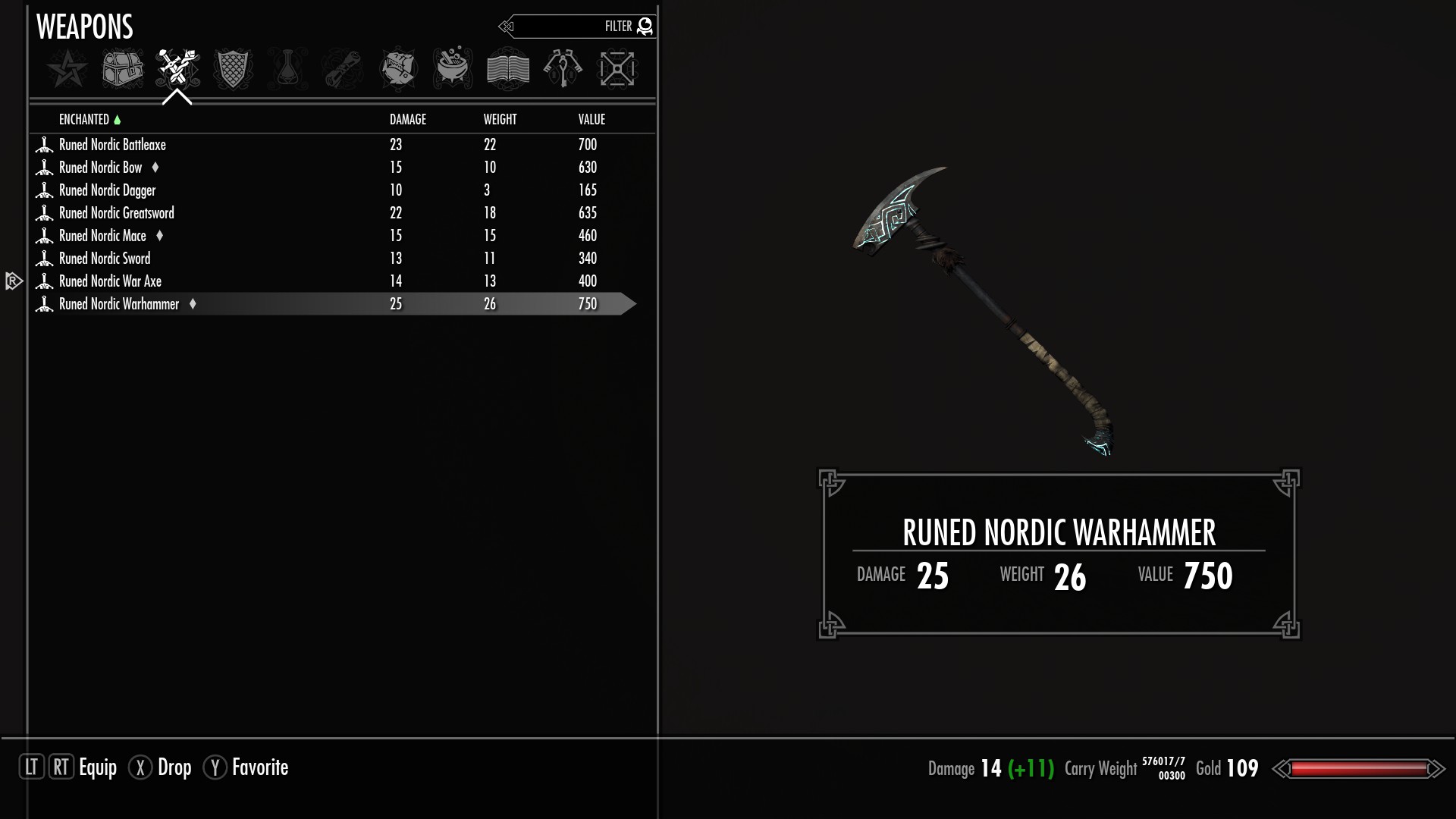1456x819 pixels.
Task: Click the Filter search box
Action: pyautogui.click(x=576, y=27)
